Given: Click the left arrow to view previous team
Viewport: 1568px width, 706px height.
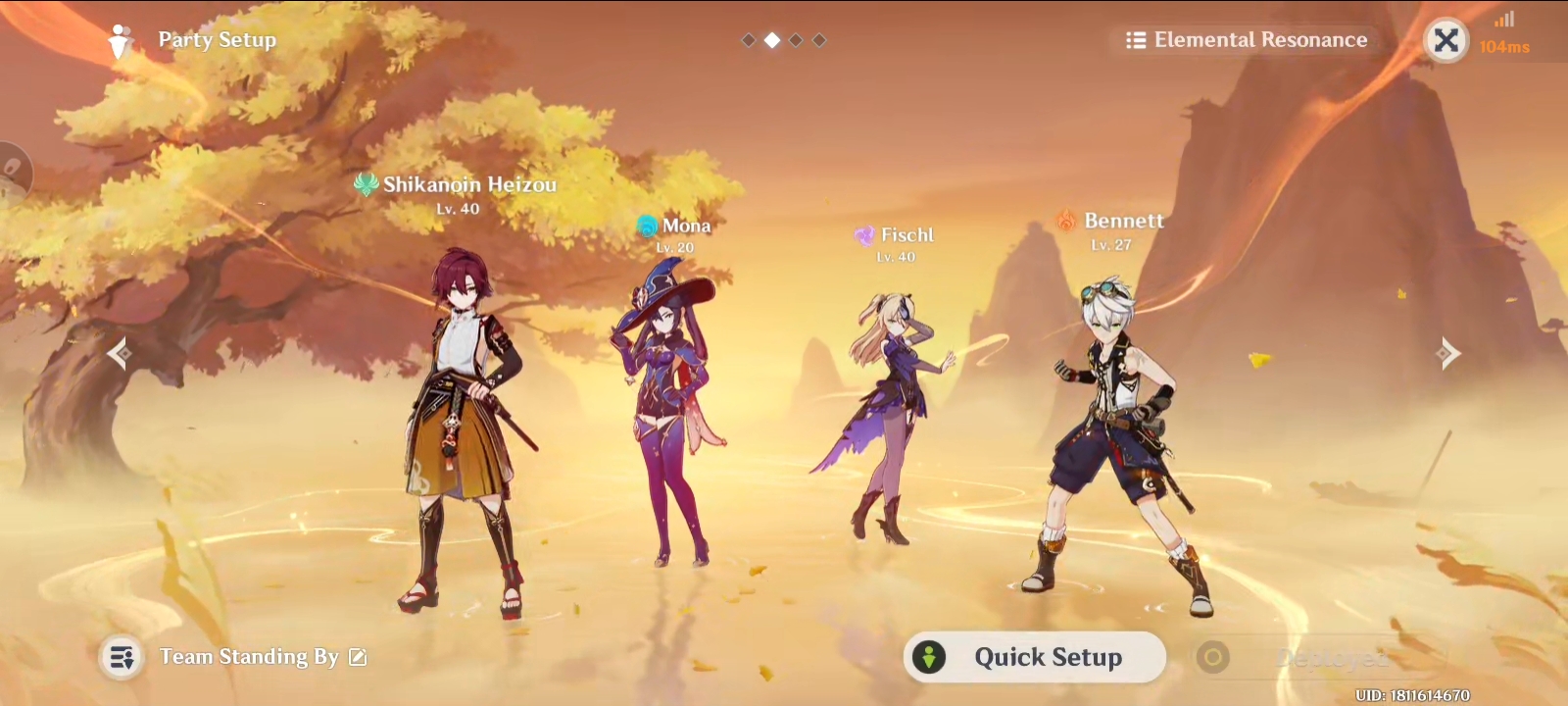Looking at the screenshot, I should coord(120,353).
